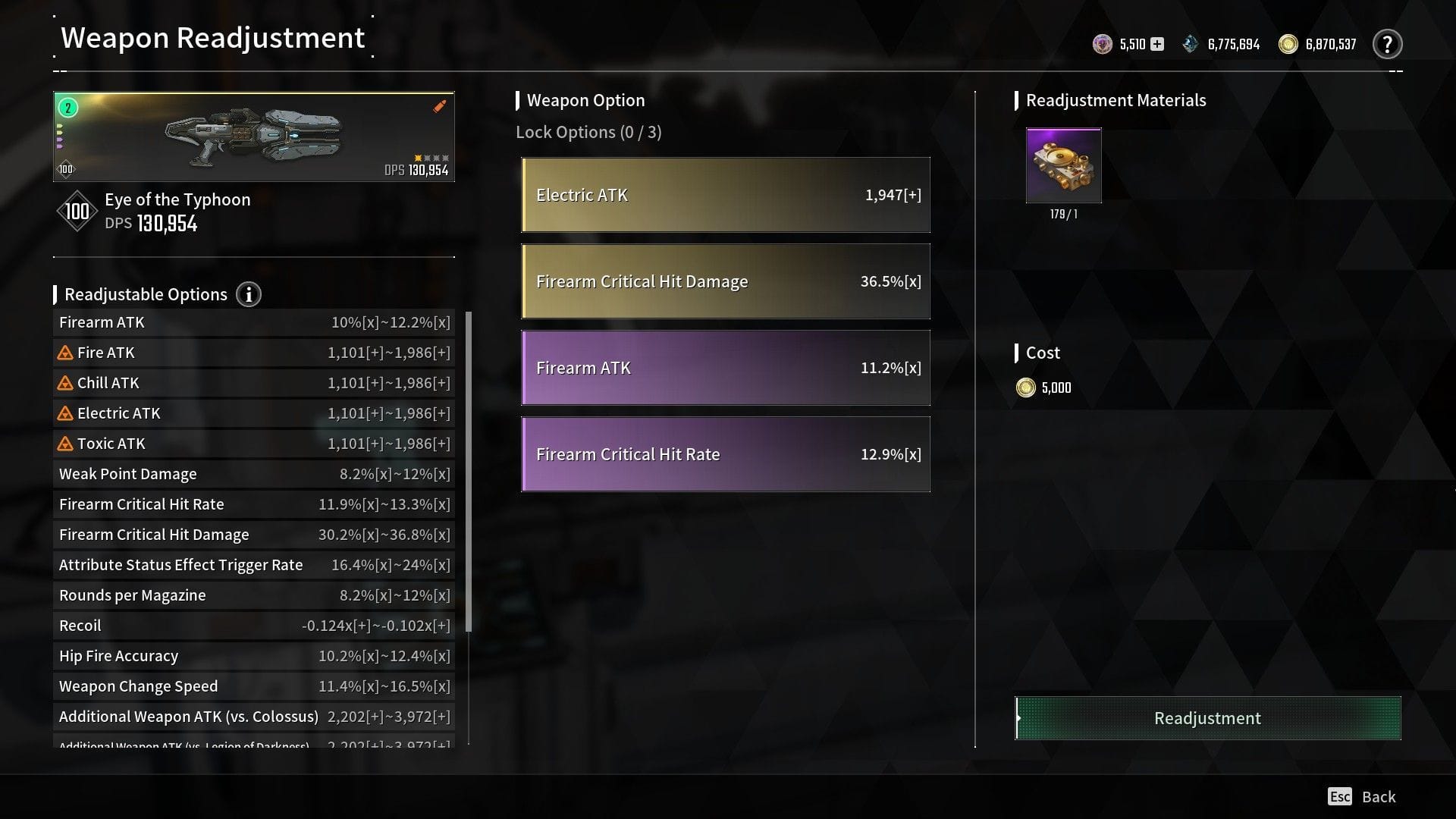Click the pencil edit icon on the weapon card

438,106
